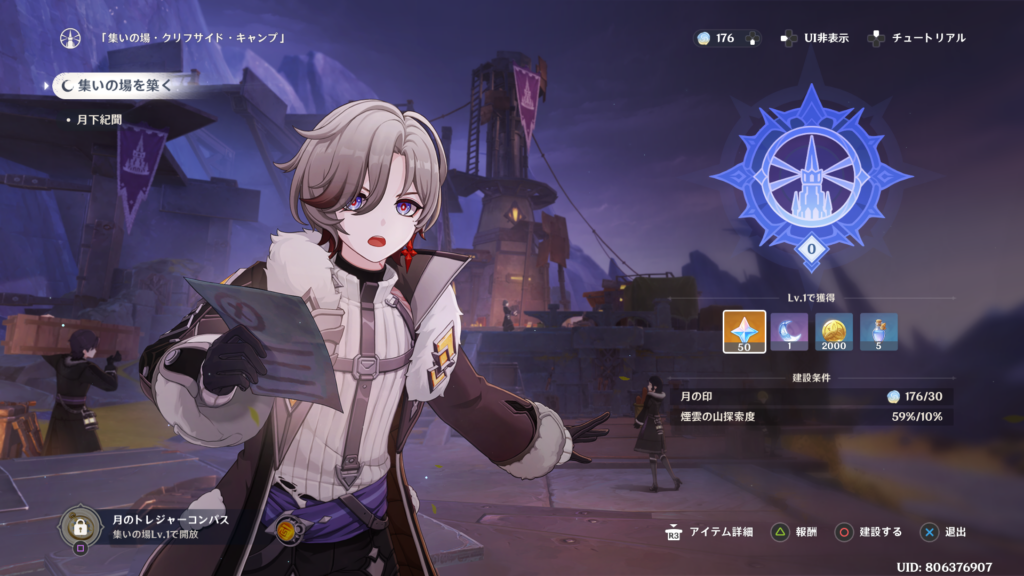
Task: Click the 建設する build button
Action: [868, 532]
